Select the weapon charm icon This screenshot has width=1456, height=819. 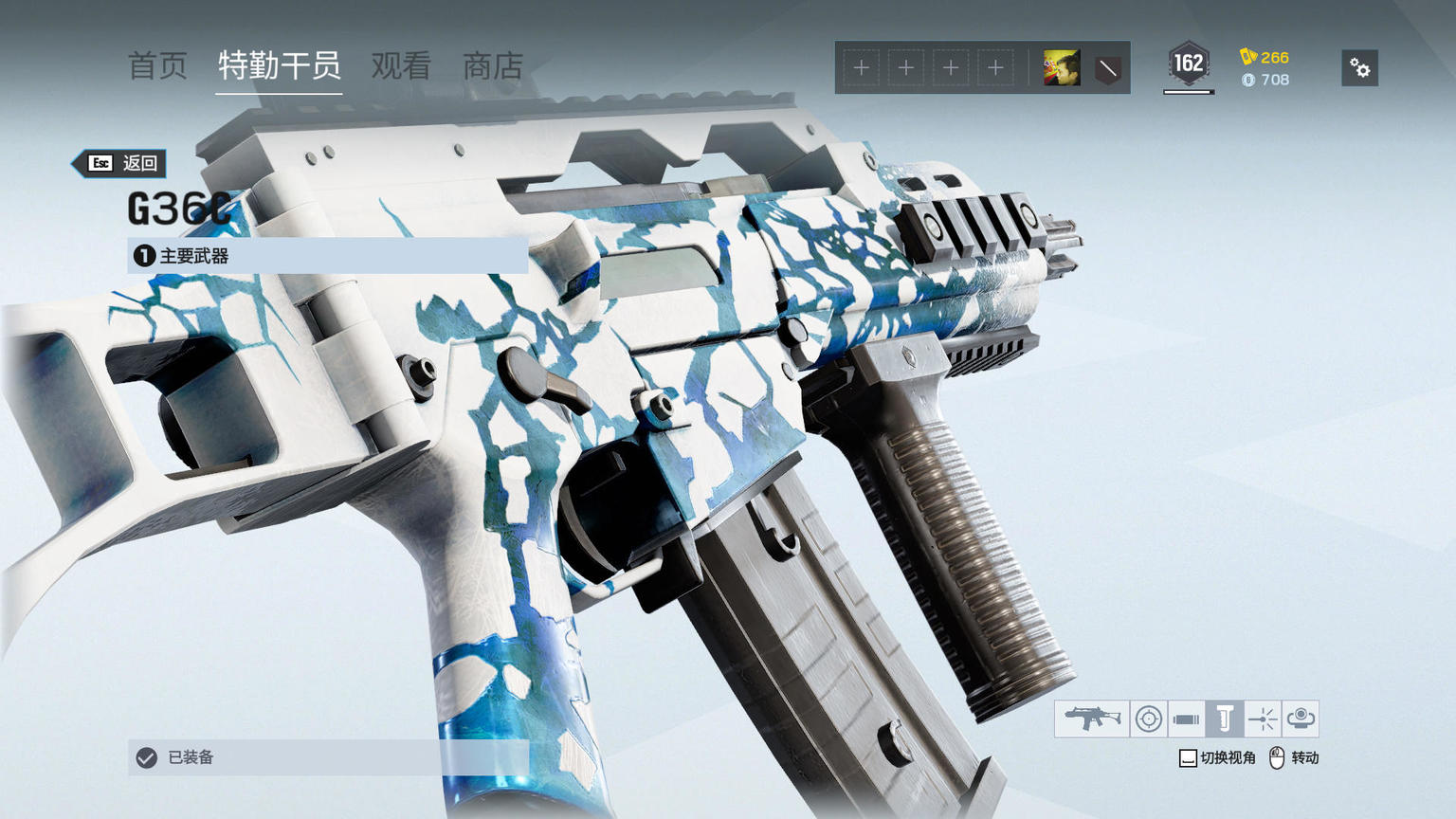(x=1301, y=719)
